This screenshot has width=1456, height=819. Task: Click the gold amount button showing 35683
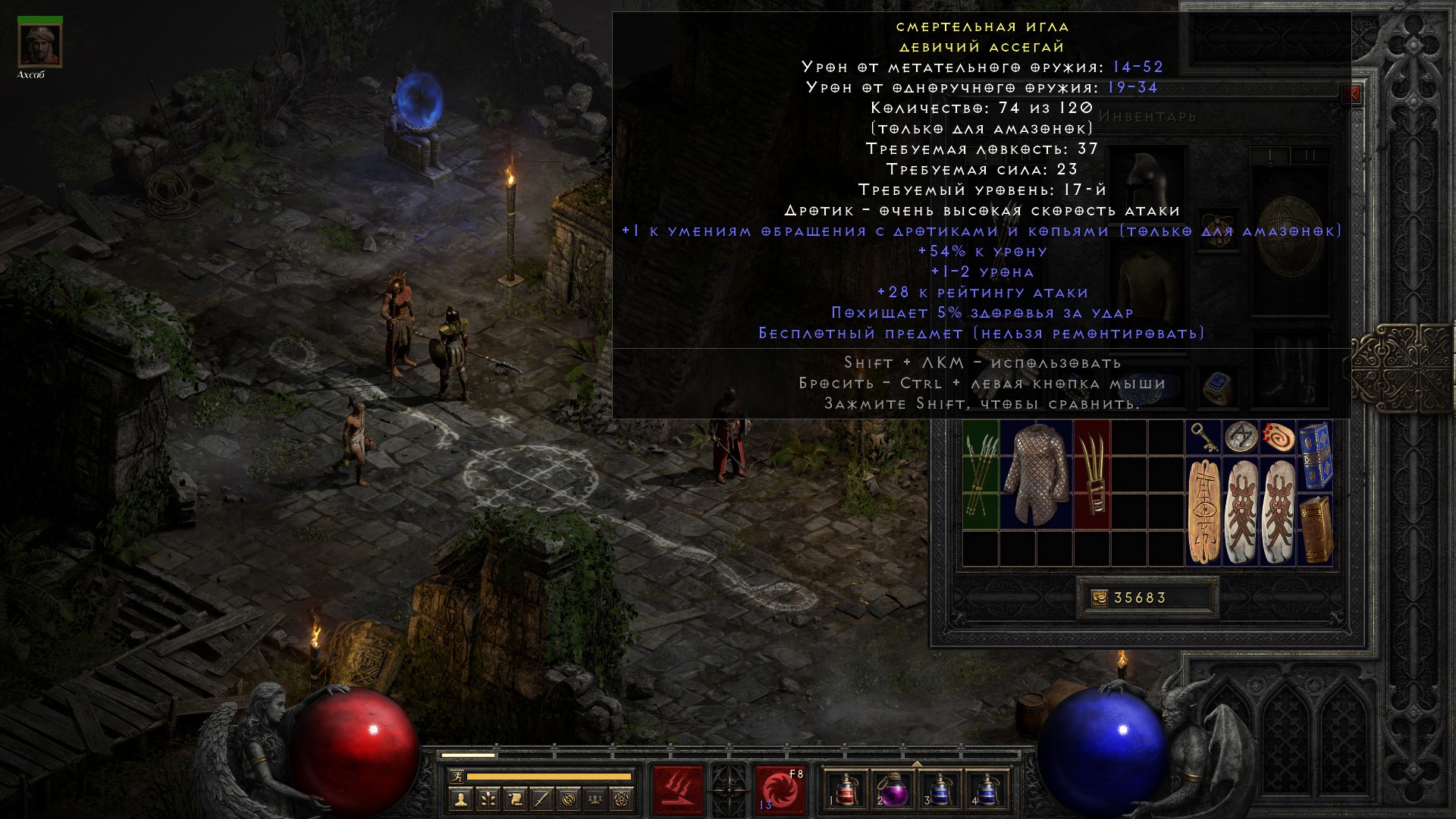(1099, 598)
